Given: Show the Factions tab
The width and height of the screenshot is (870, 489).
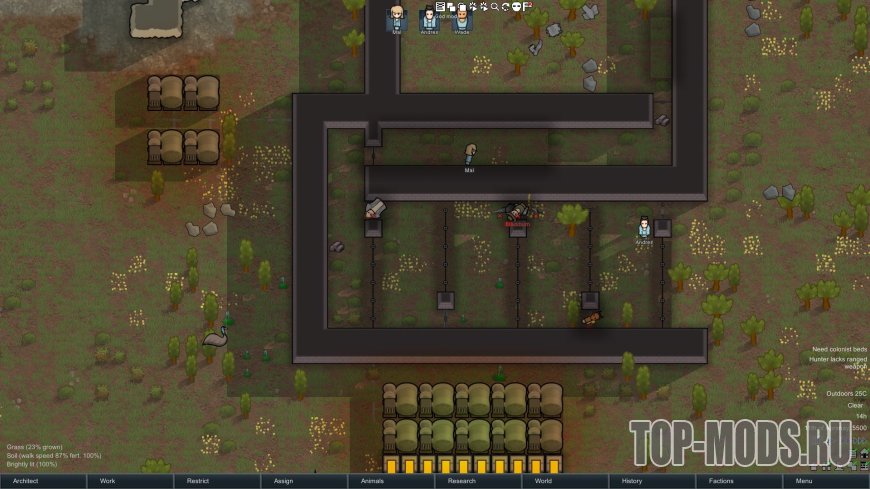Looking at the screenshot, I should [721, 481].
